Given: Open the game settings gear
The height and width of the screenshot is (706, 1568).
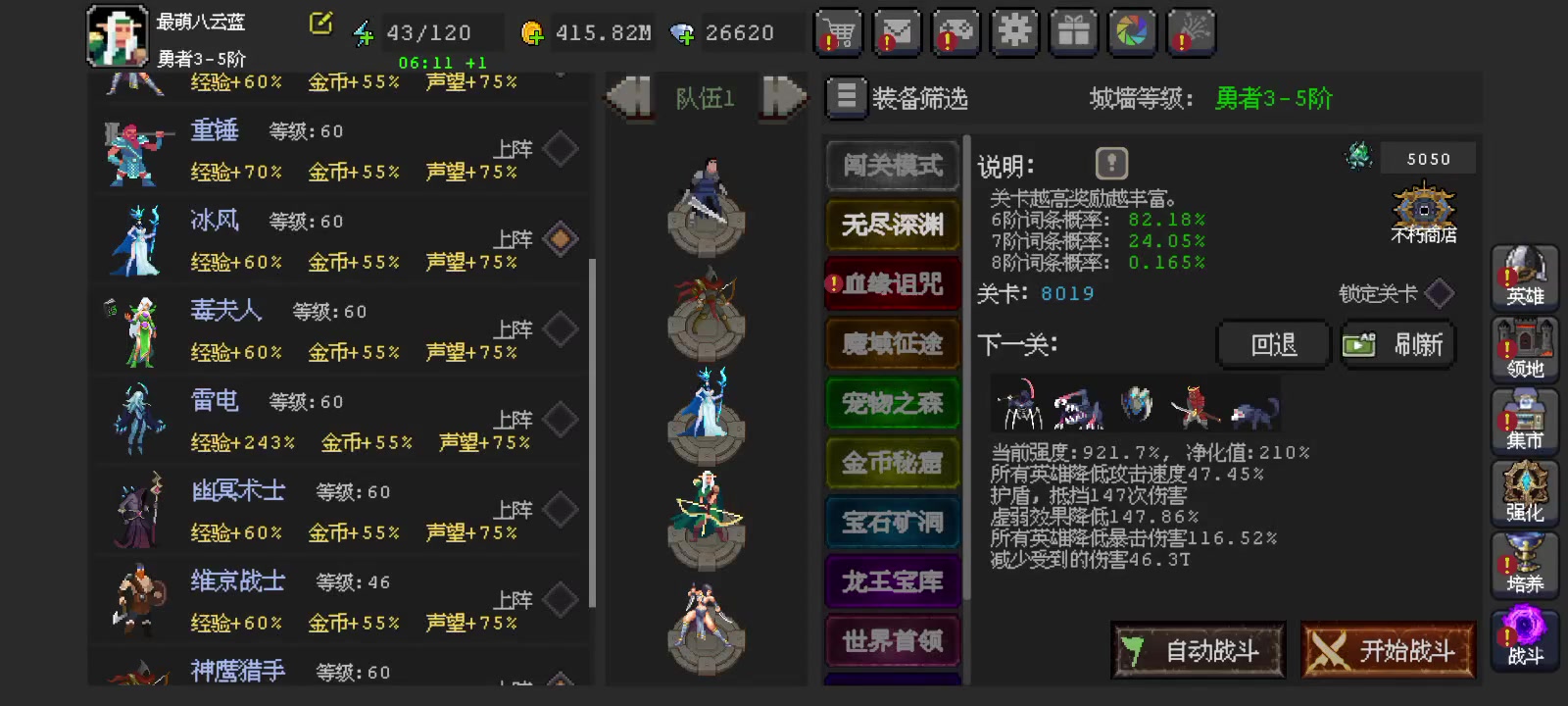Looking at the screenshot, I should coord(1014,32).
